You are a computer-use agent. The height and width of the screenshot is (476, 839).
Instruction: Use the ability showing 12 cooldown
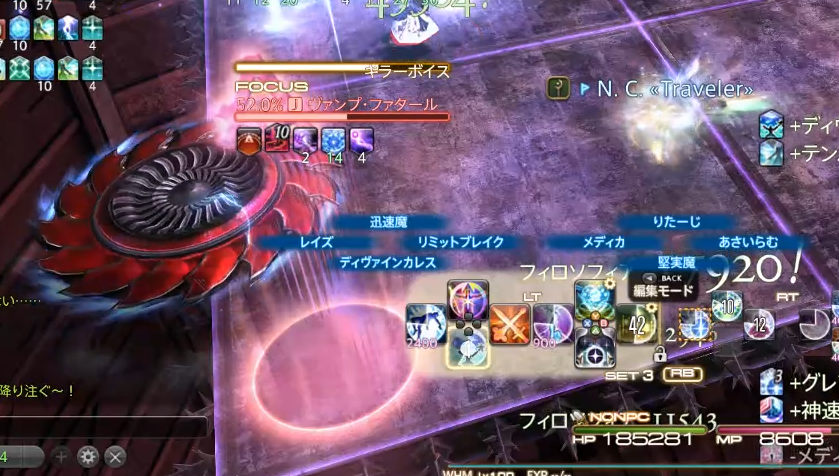[761, 323]
